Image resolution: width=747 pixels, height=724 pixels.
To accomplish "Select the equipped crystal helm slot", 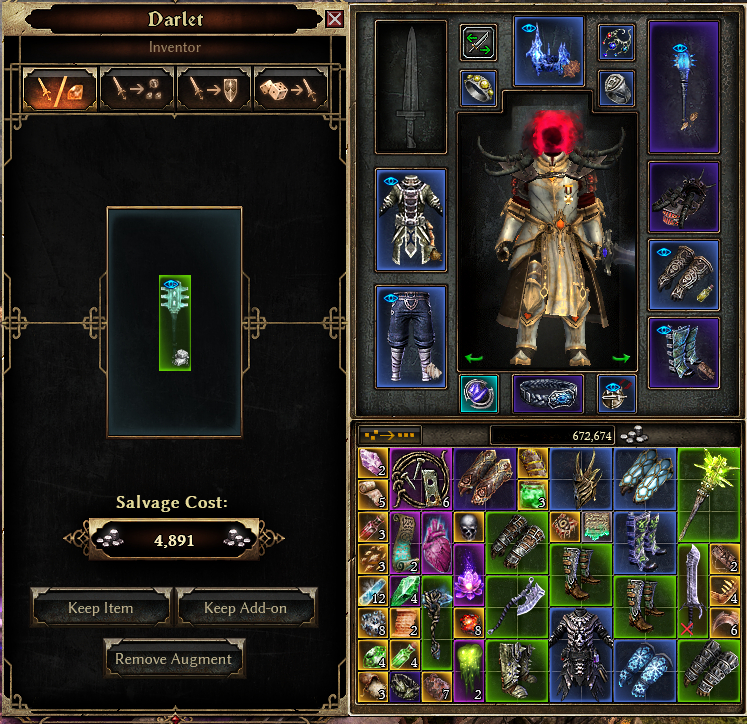I will [x=548, y=52].
